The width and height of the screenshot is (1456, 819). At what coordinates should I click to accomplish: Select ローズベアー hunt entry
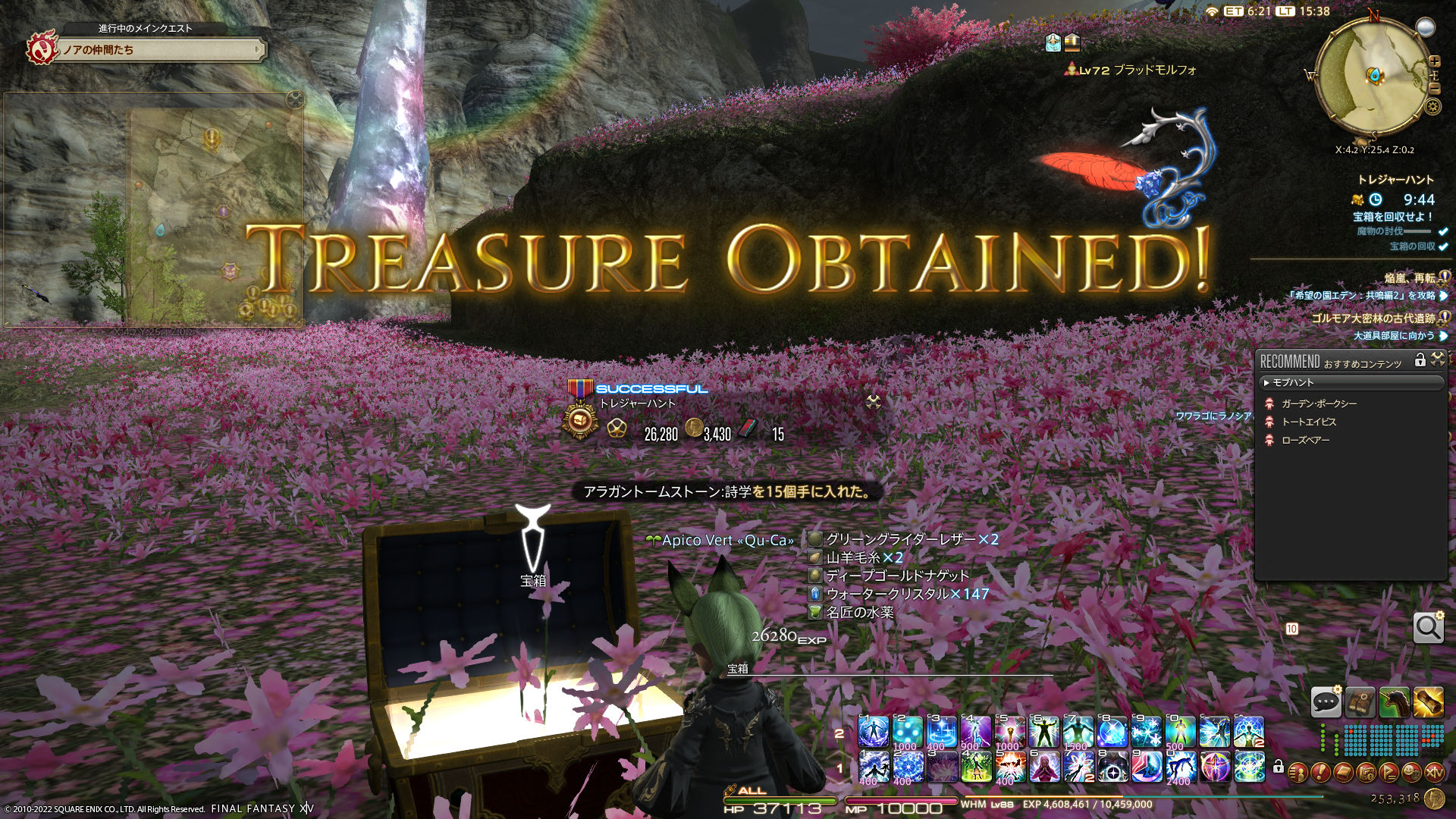pyautogui.click(x=1305, y=441)
